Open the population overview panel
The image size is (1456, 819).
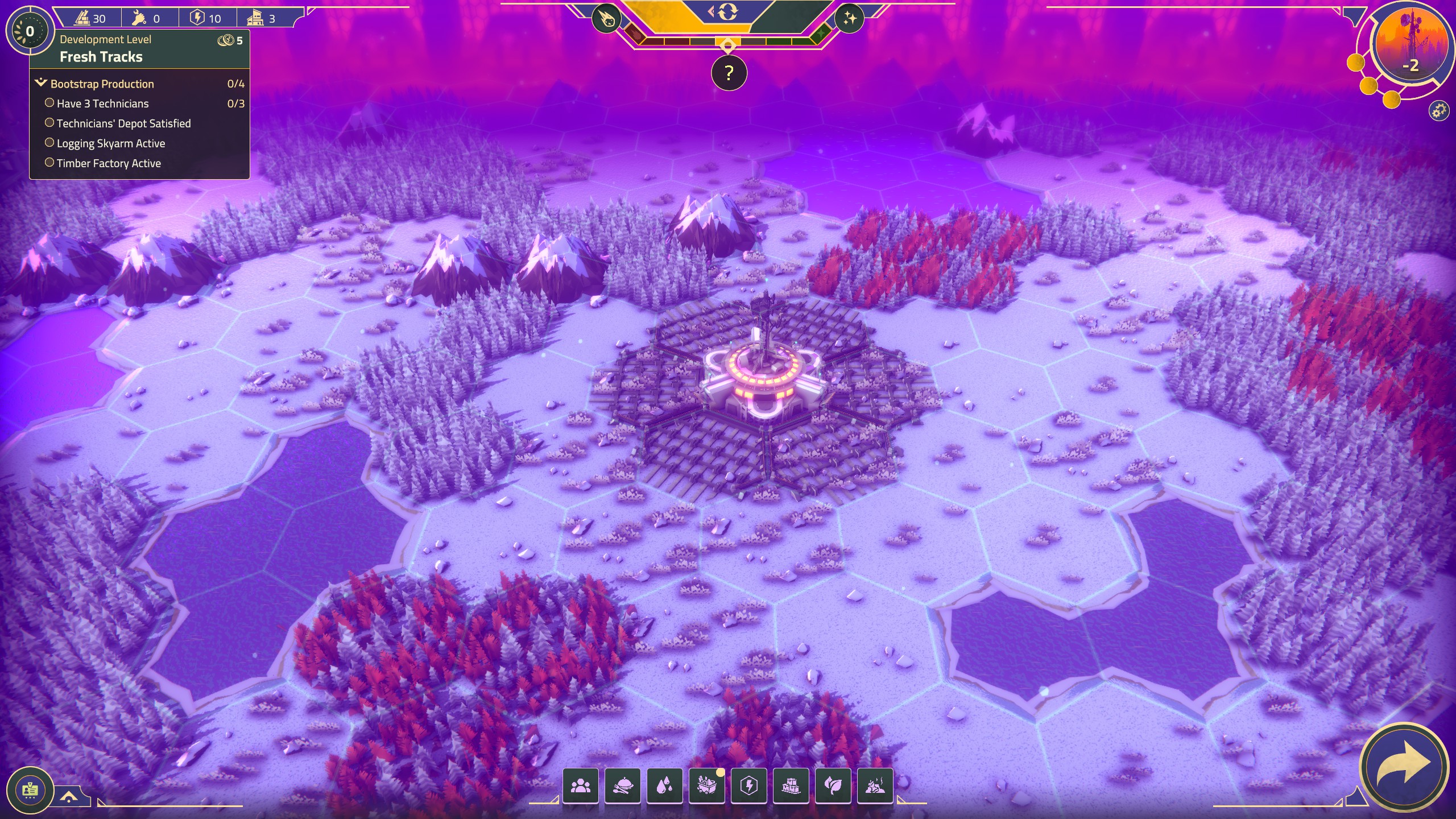(581, 785)
